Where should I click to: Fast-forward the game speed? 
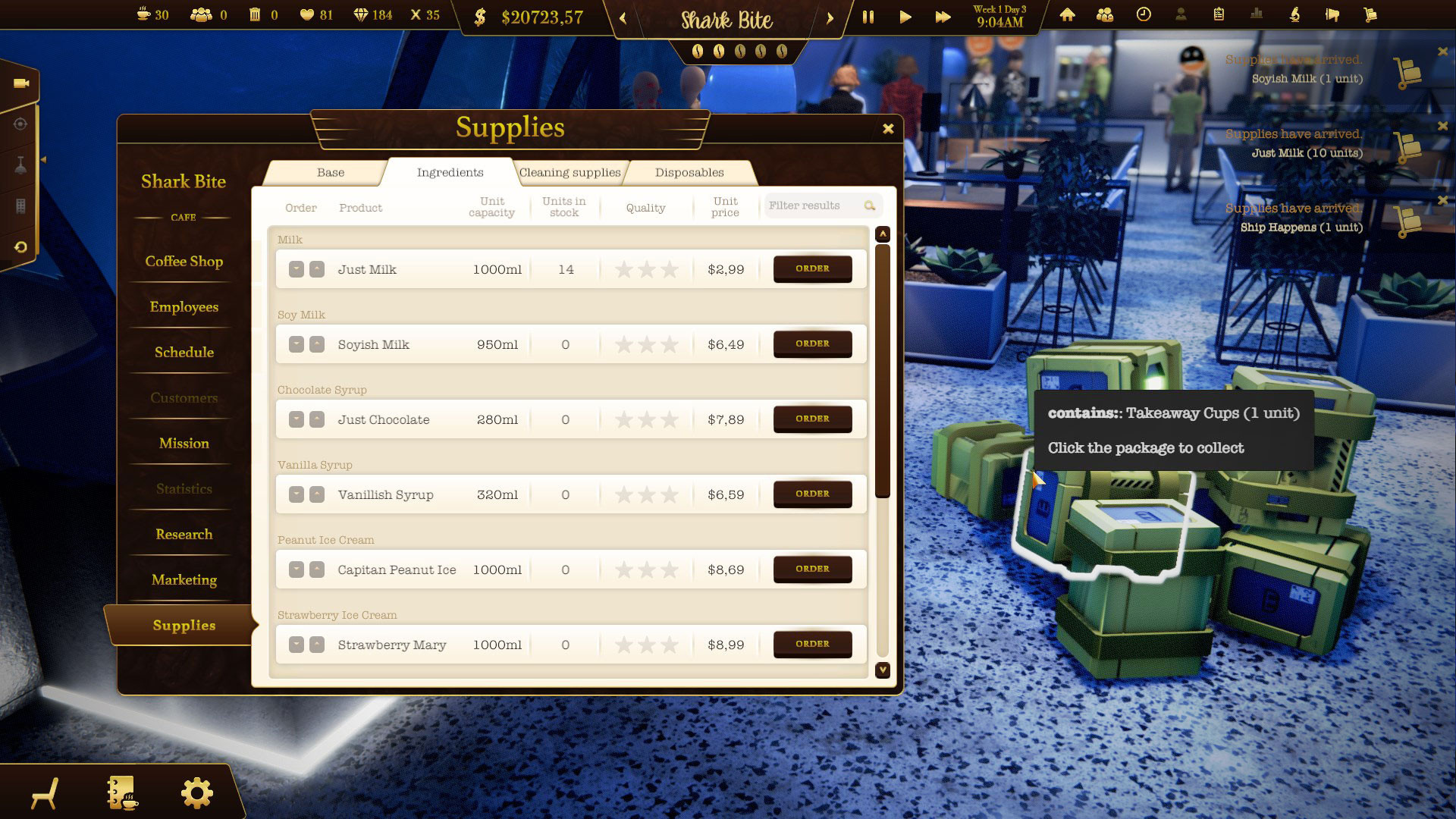pos(943,15)
